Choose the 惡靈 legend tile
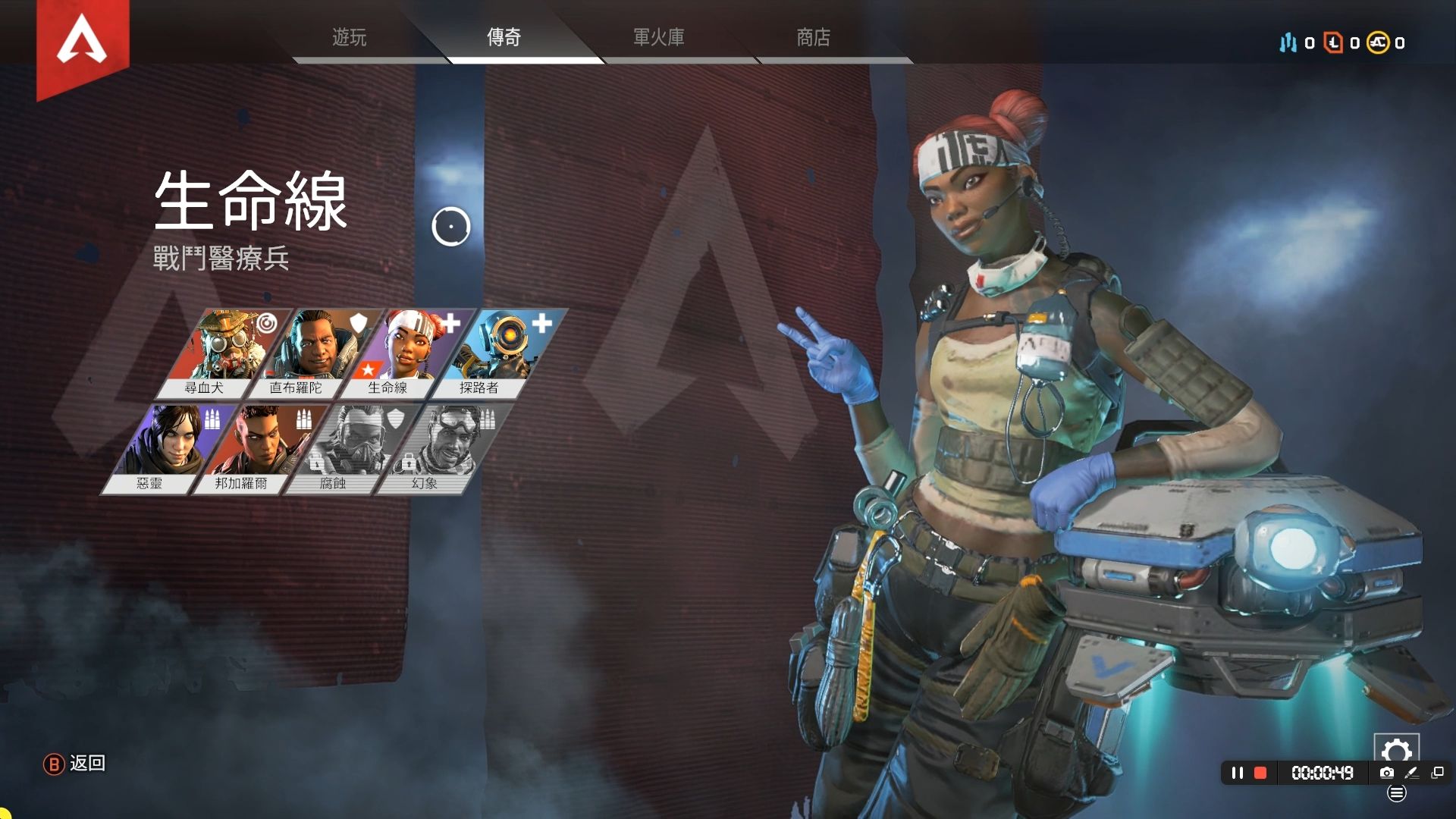 pos(162,448)
